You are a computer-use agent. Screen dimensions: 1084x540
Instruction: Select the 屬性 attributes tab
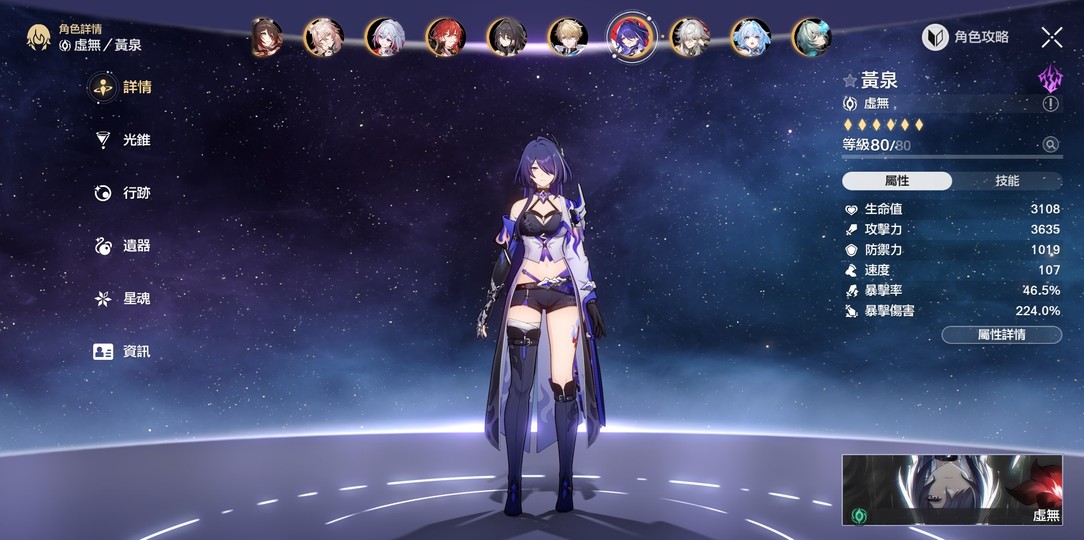[x=897, y=181]
